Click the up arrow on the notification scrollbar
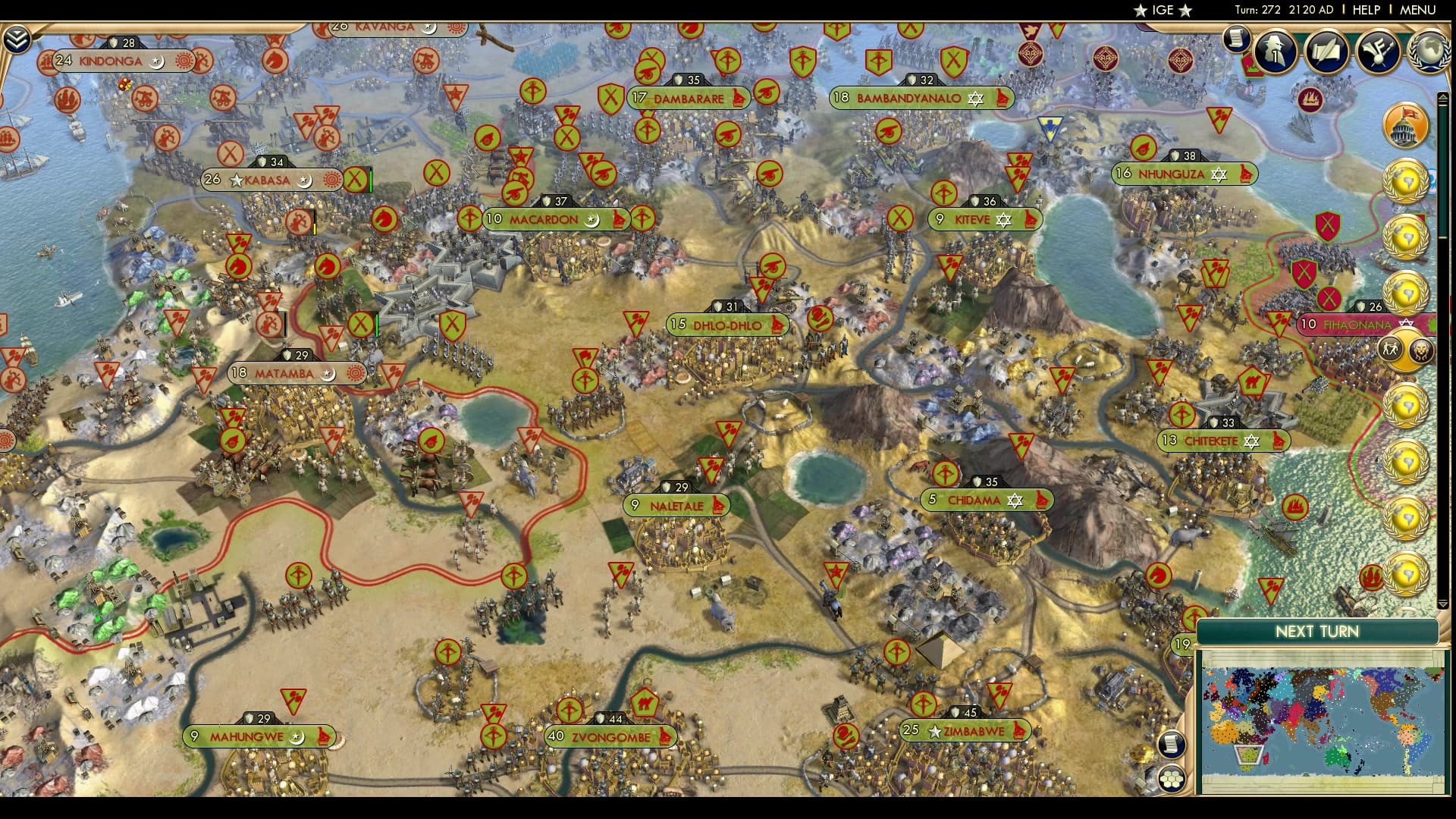This screenshot has height=819, width=1456. [1443, 97]
